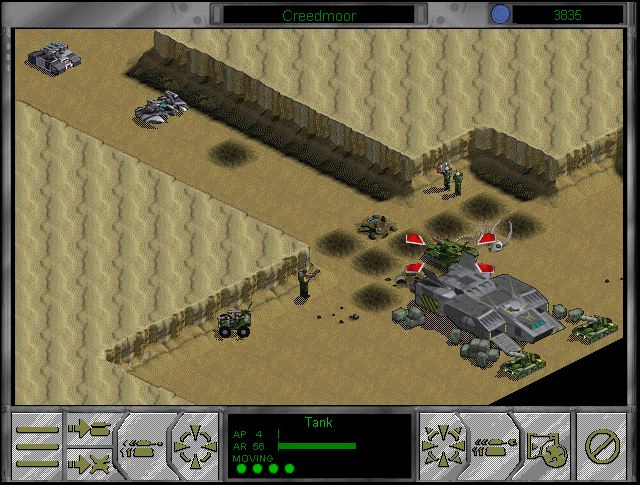
Task: Open the map and globe icon
Action: click(x=548, y=443)
